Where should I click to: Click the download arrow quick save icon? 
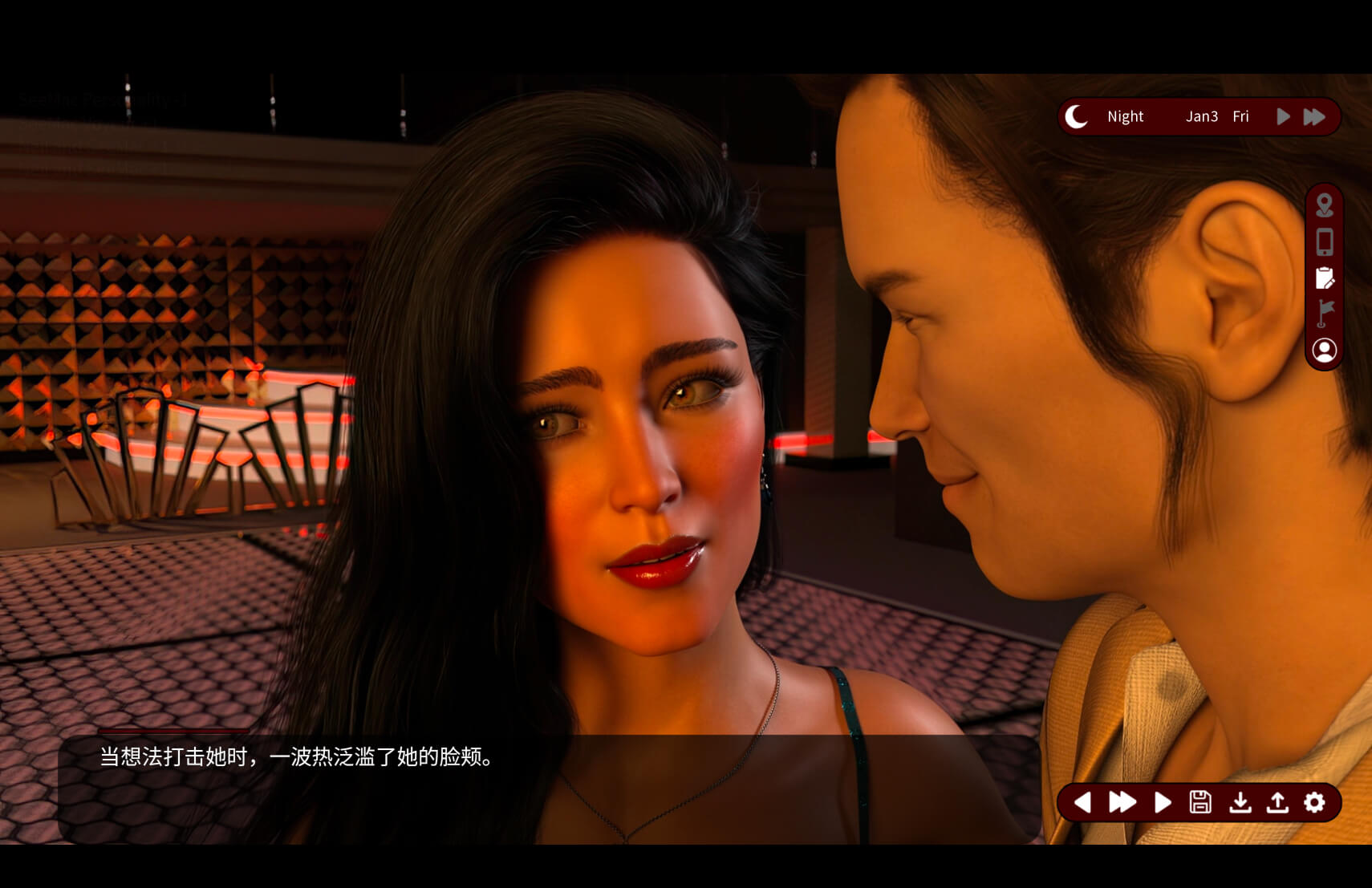point(1240,802)
